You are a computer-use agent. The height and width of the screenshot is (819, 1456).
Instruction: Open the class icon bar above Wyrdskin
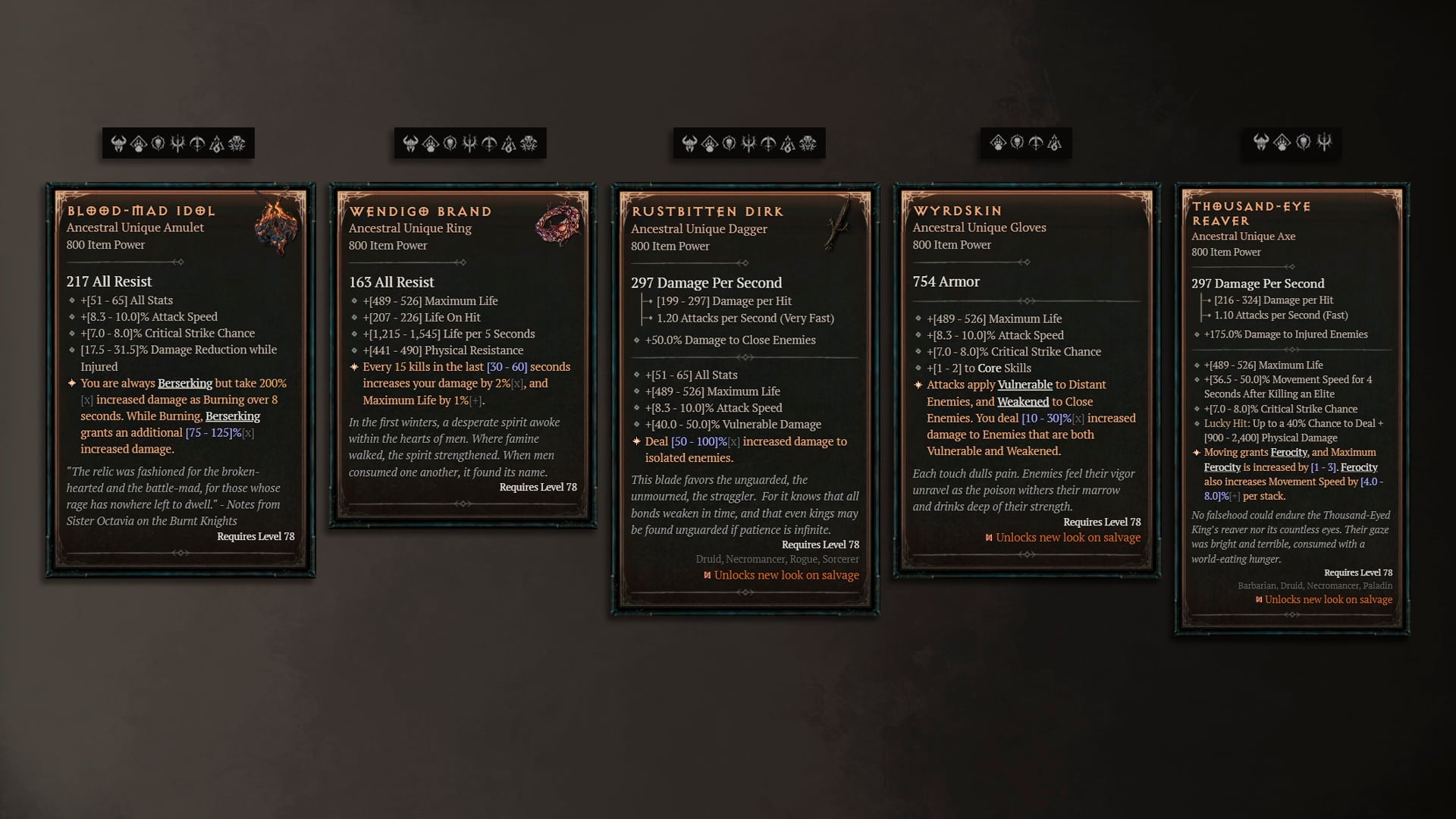(x=1025, y=143)
